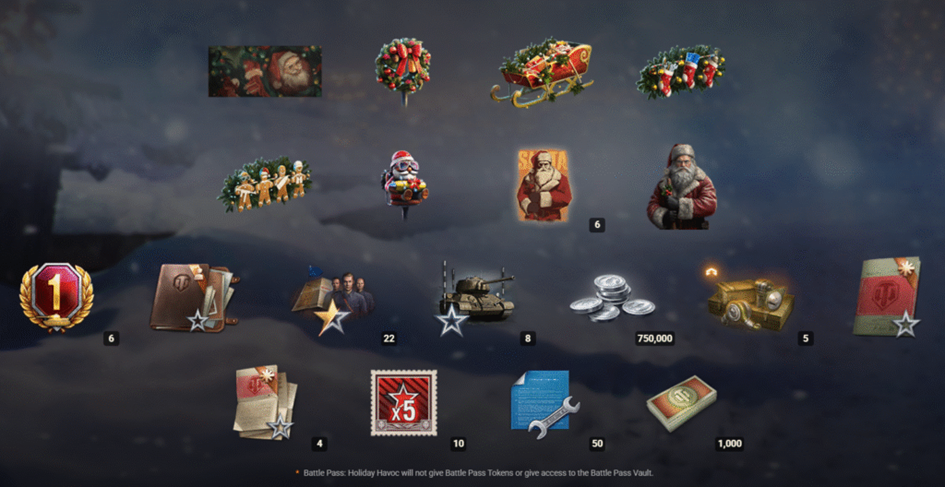945x487 pixels.
Task: Select the Christmas stockings garland reward
Action: tap(681, 71)
